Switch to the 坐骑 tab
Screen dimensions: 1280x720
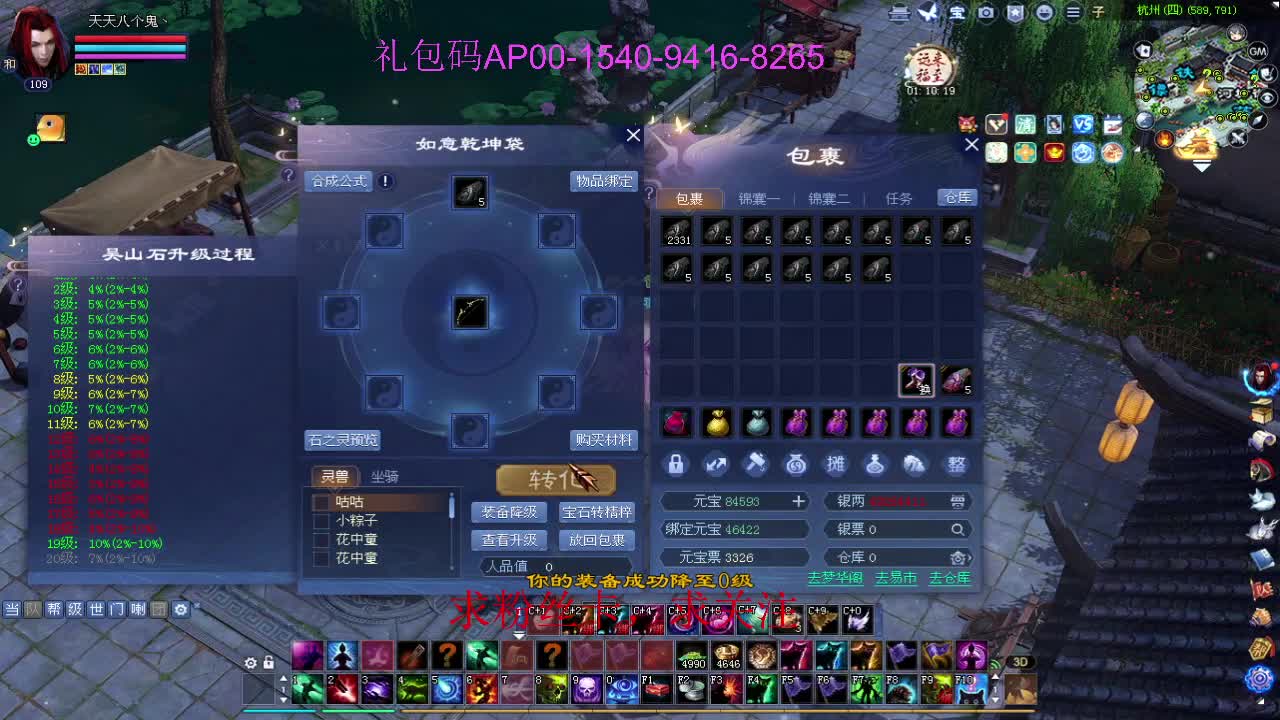point(381,476)
